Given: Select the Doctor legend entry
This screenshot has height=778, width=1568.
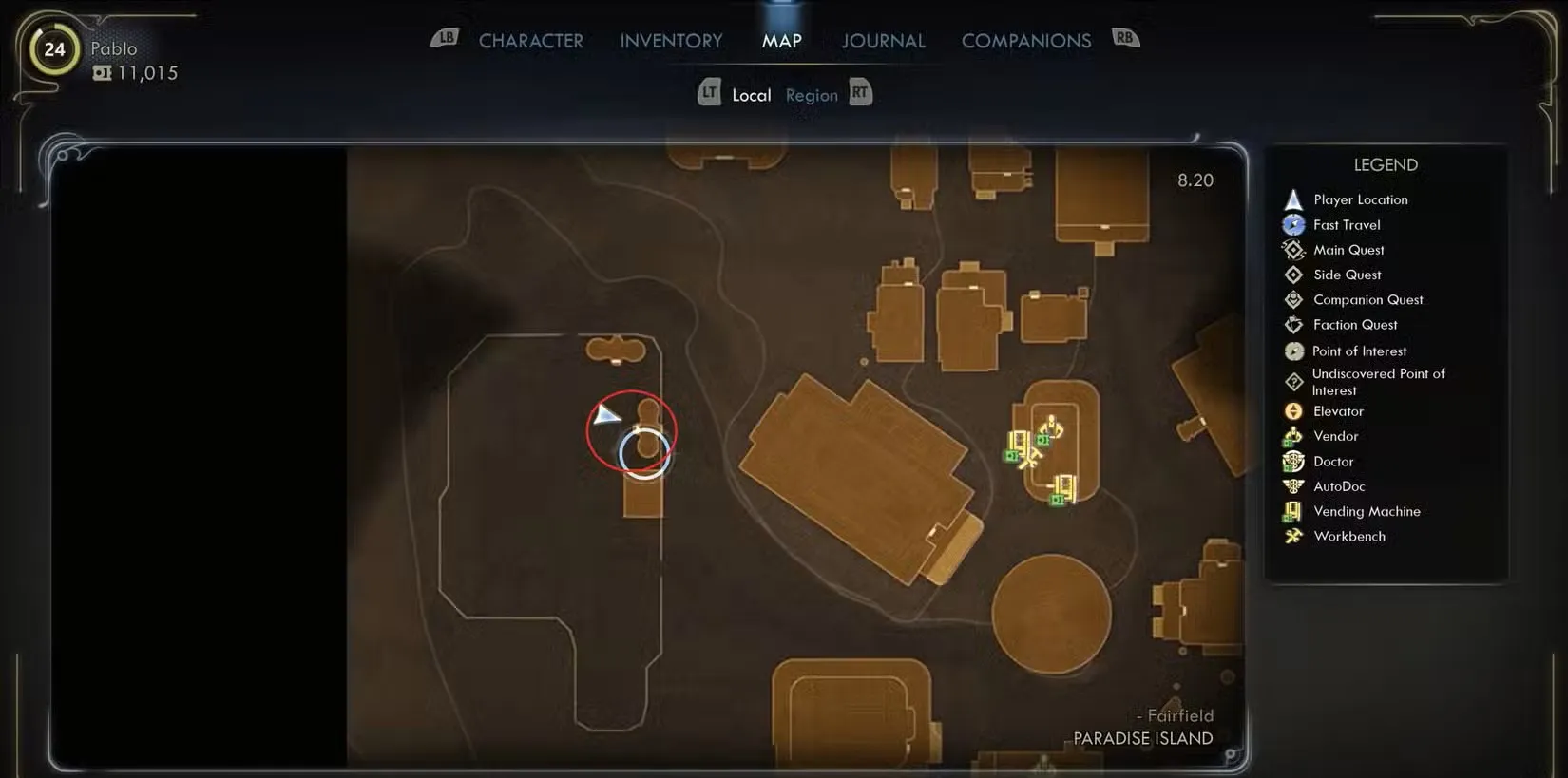Looking at the screenshot, I should [1332, 462].
